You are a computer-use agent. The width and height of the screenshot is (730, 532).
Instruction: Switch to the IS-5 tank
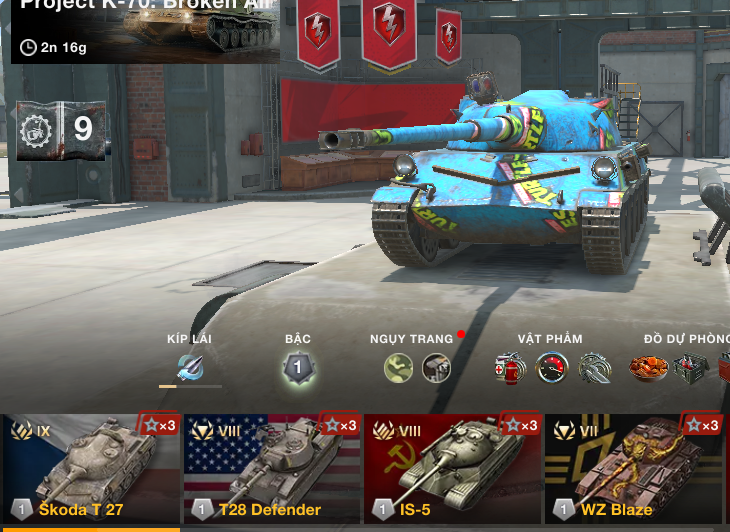coord(453,468)
